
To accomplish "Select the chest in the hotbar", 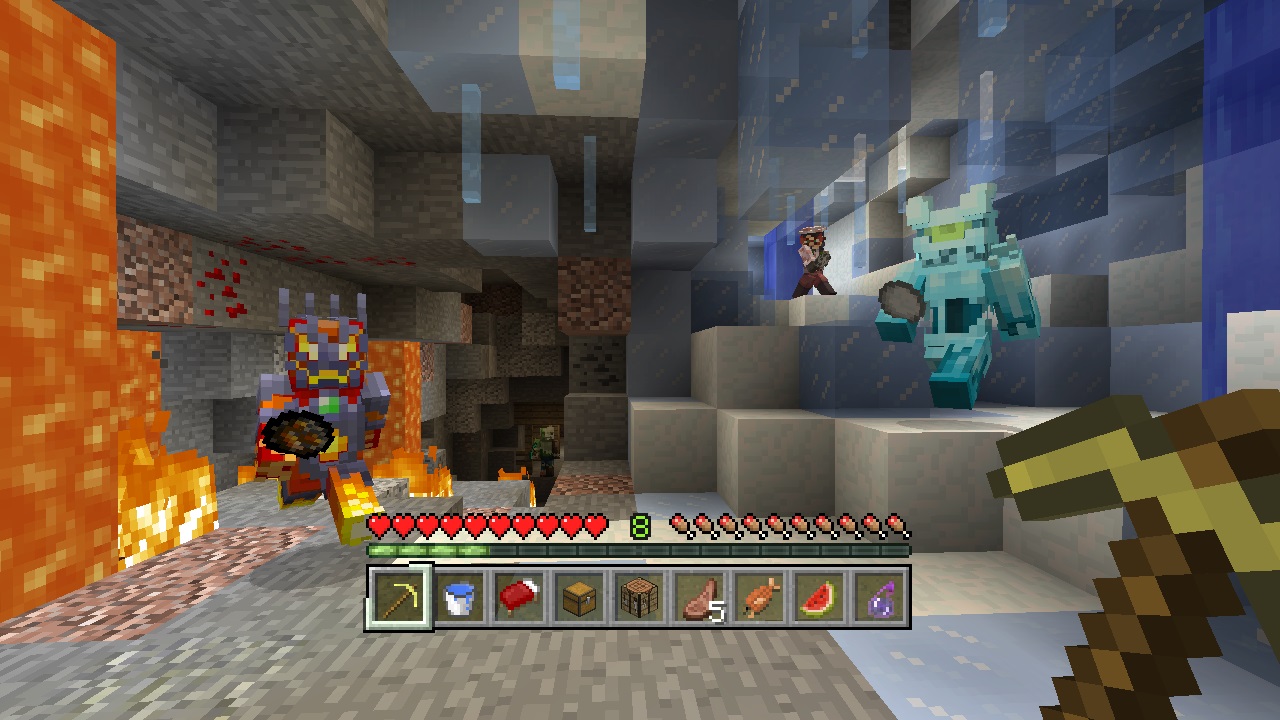I will click(580, 600).
